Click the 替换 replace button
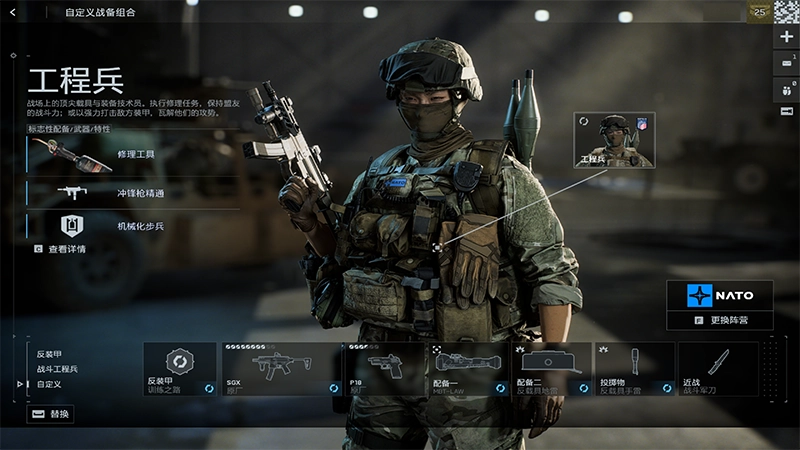 (x=50, y=414)
